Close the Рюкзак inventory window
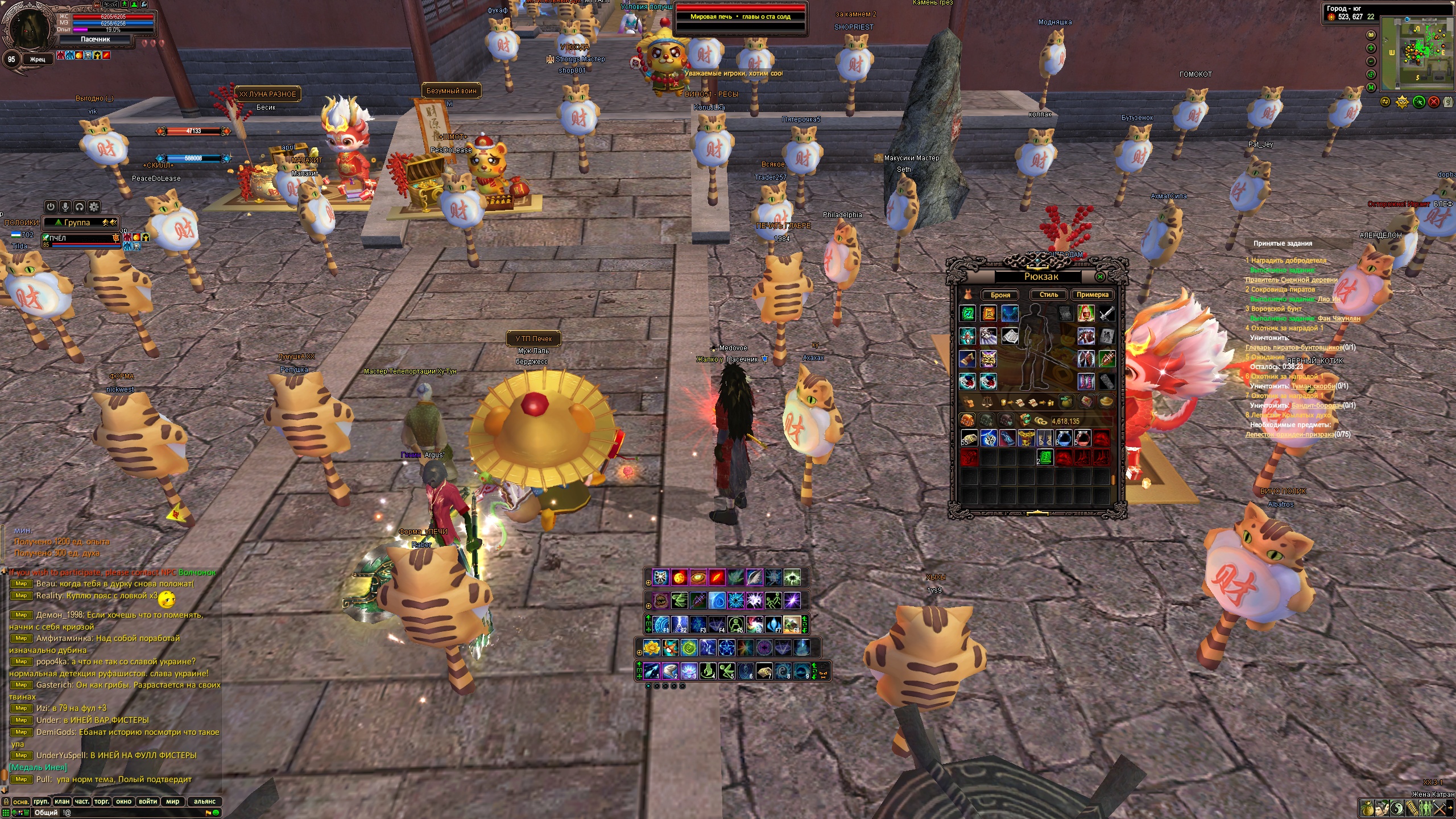This screenshot has height=819, width=1456. [1100, 277]
